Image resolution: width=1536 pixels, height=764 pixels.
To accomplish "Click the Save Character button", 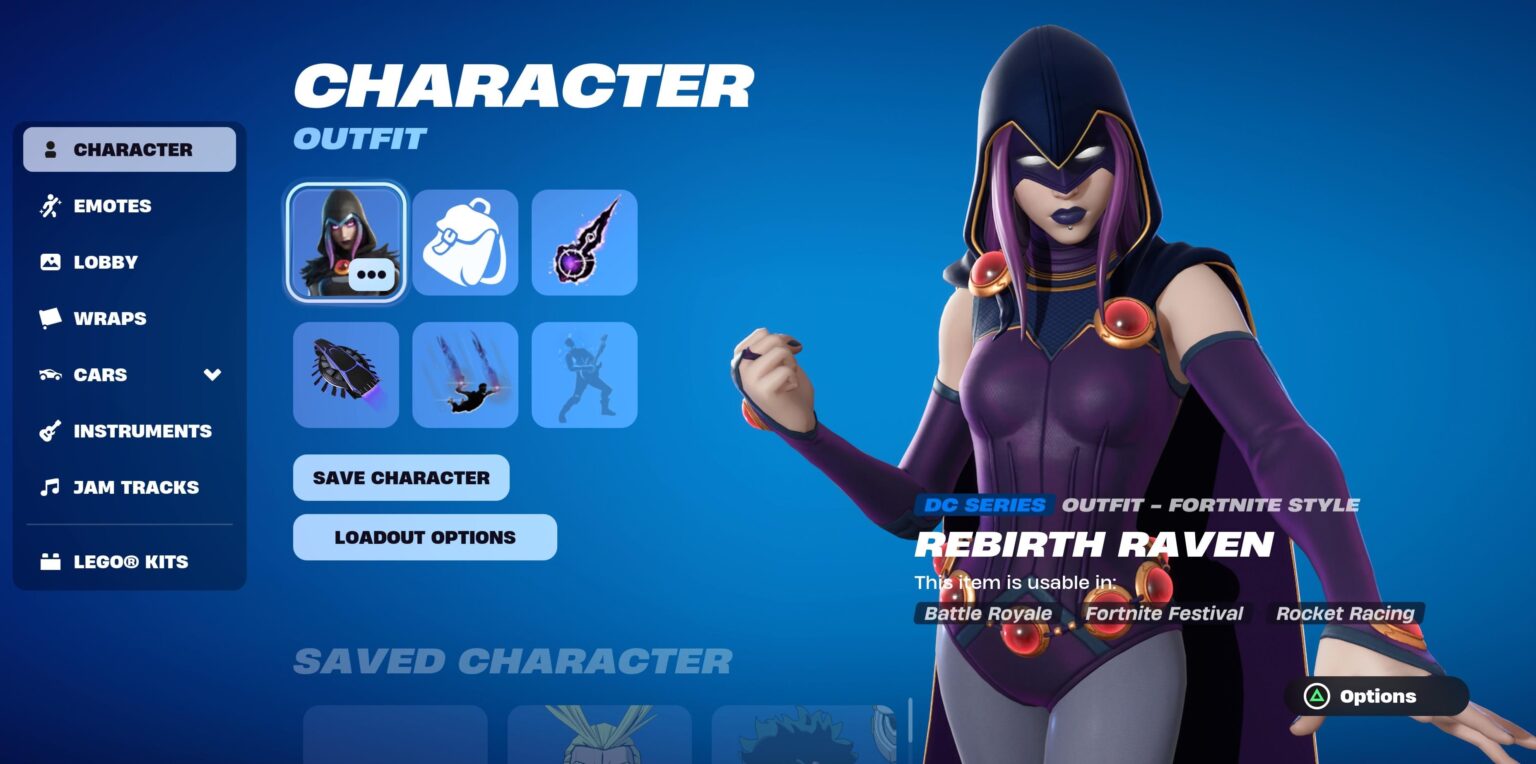I will [x=400, y=477].
